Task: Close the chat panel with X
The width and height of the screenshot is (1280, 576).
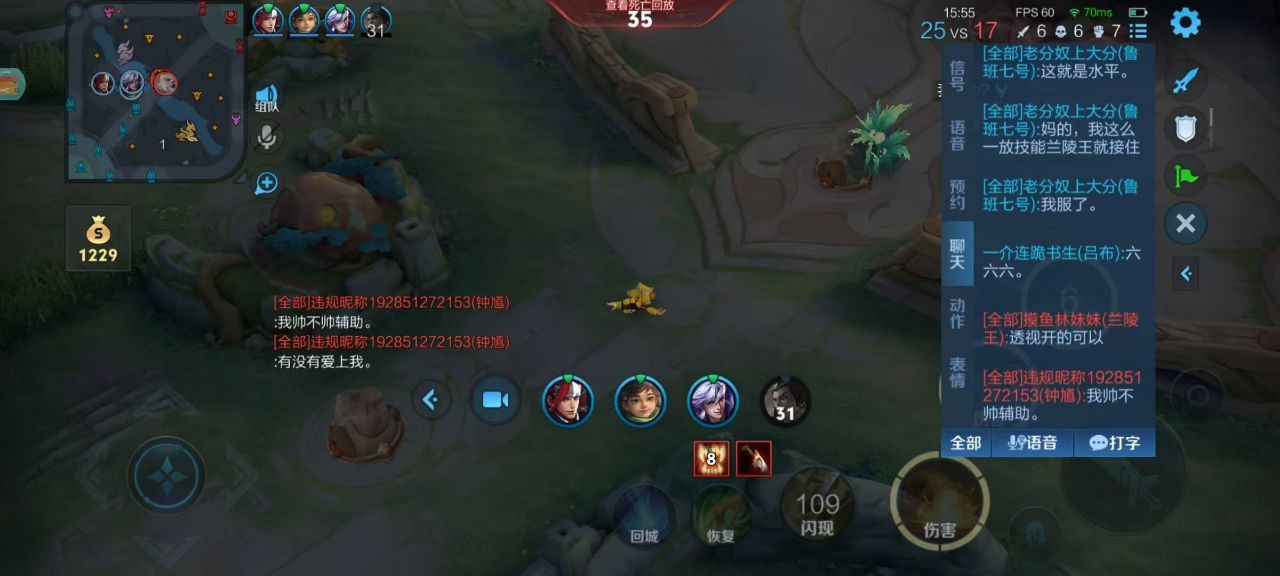Action: coord(1185,223)
